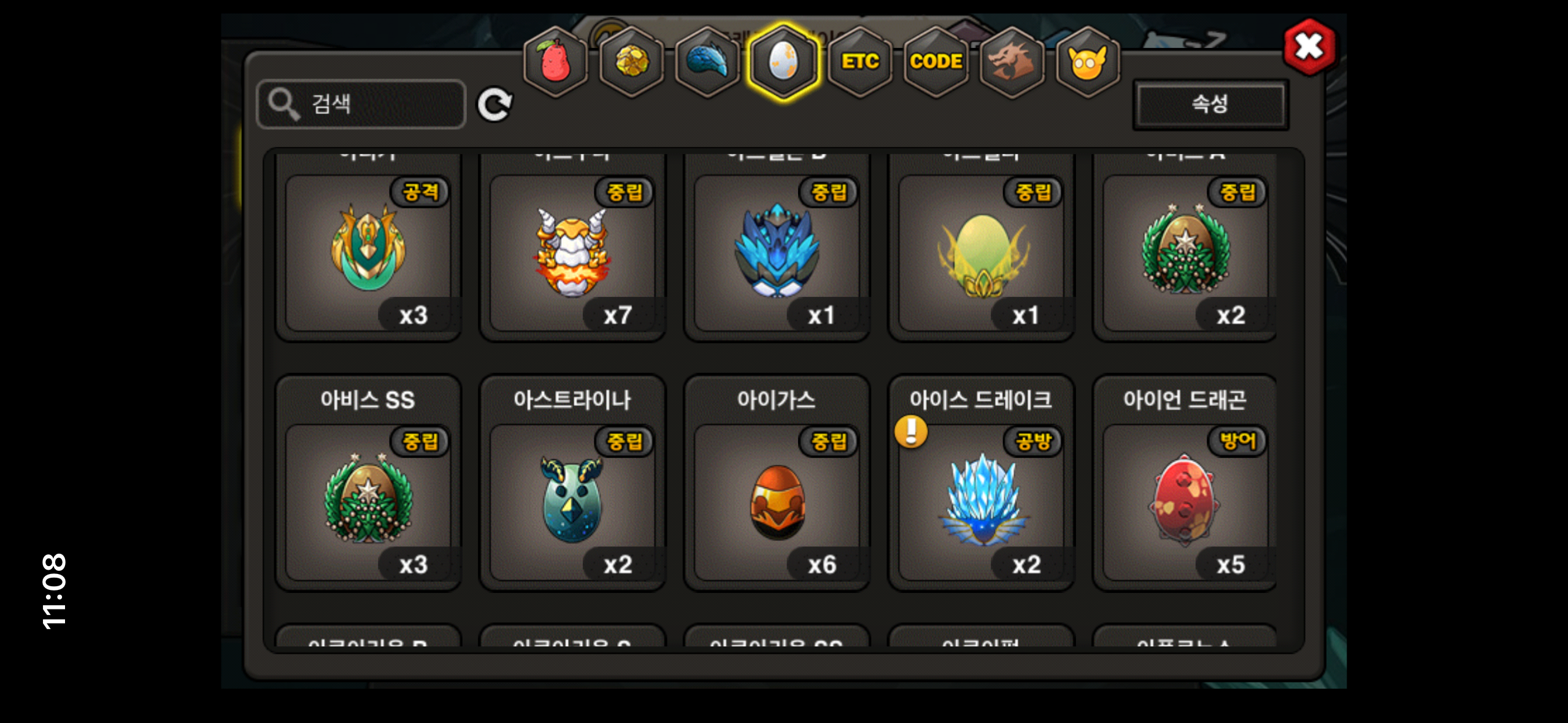Pick the gold and teal 공격 egg
This screenshot has width=1568, height=723.
coord(368,253)
